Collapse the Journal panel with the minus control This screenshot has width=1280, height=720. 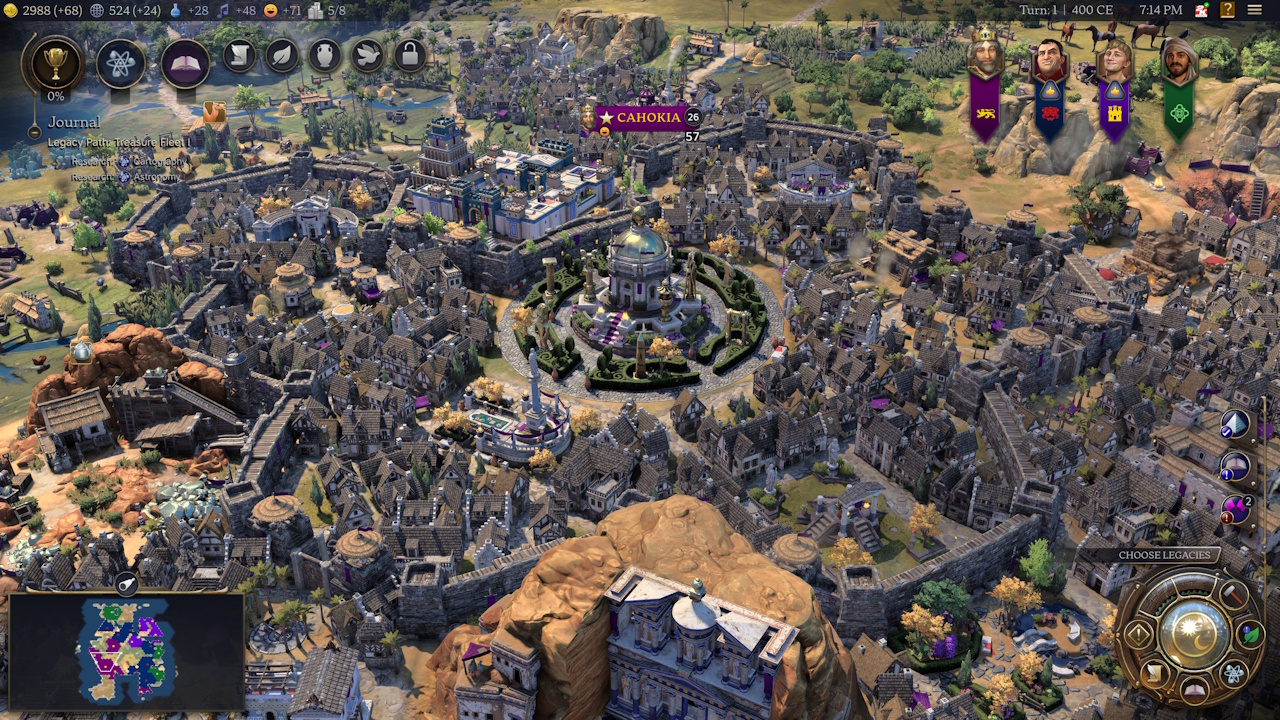33,134
